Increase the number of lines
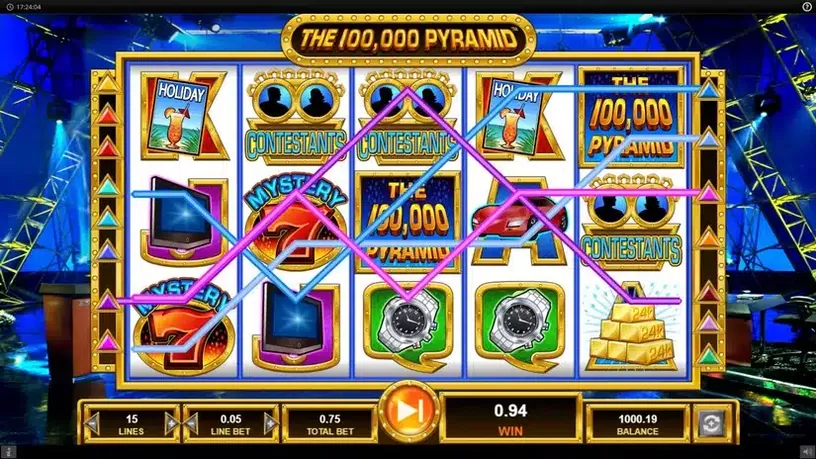This screenshot has height=459, width=816. [x=170, y=424]
